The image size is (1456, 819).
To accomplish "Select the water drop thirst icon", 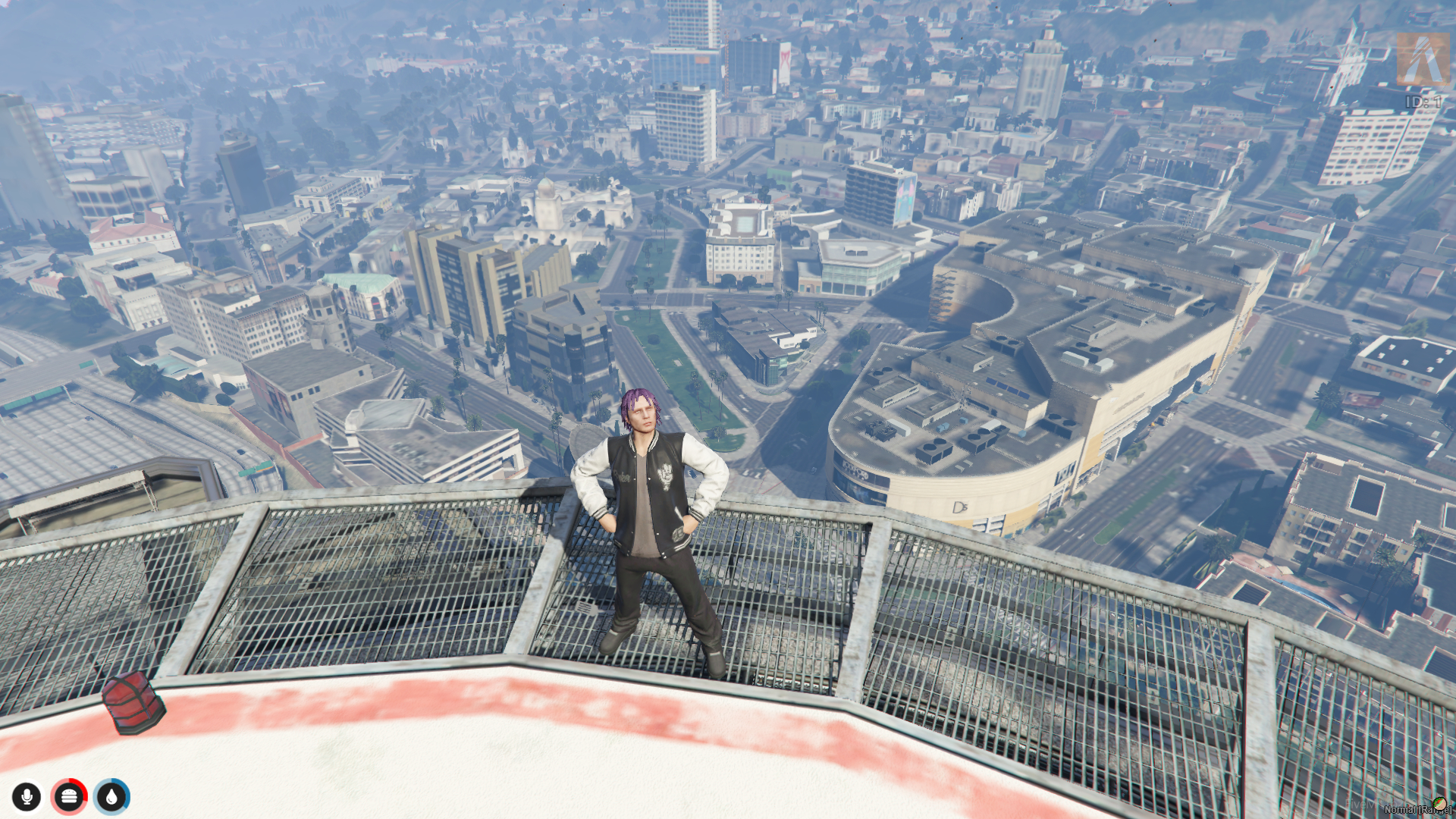I will [x=112, y=797].
